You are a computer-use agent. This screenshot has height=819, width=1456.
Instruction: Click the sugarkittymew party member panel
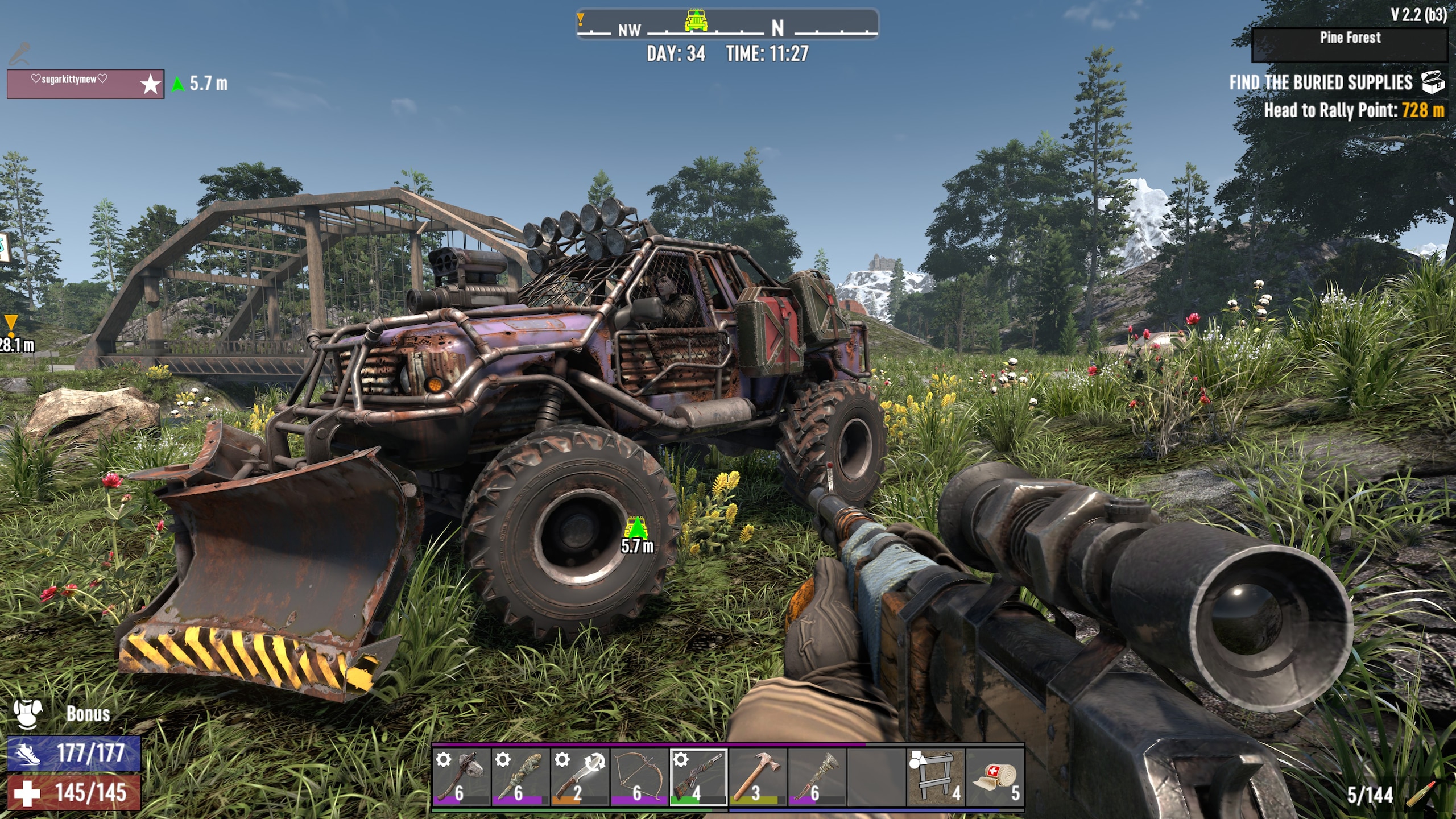click(x=85, y=84)
